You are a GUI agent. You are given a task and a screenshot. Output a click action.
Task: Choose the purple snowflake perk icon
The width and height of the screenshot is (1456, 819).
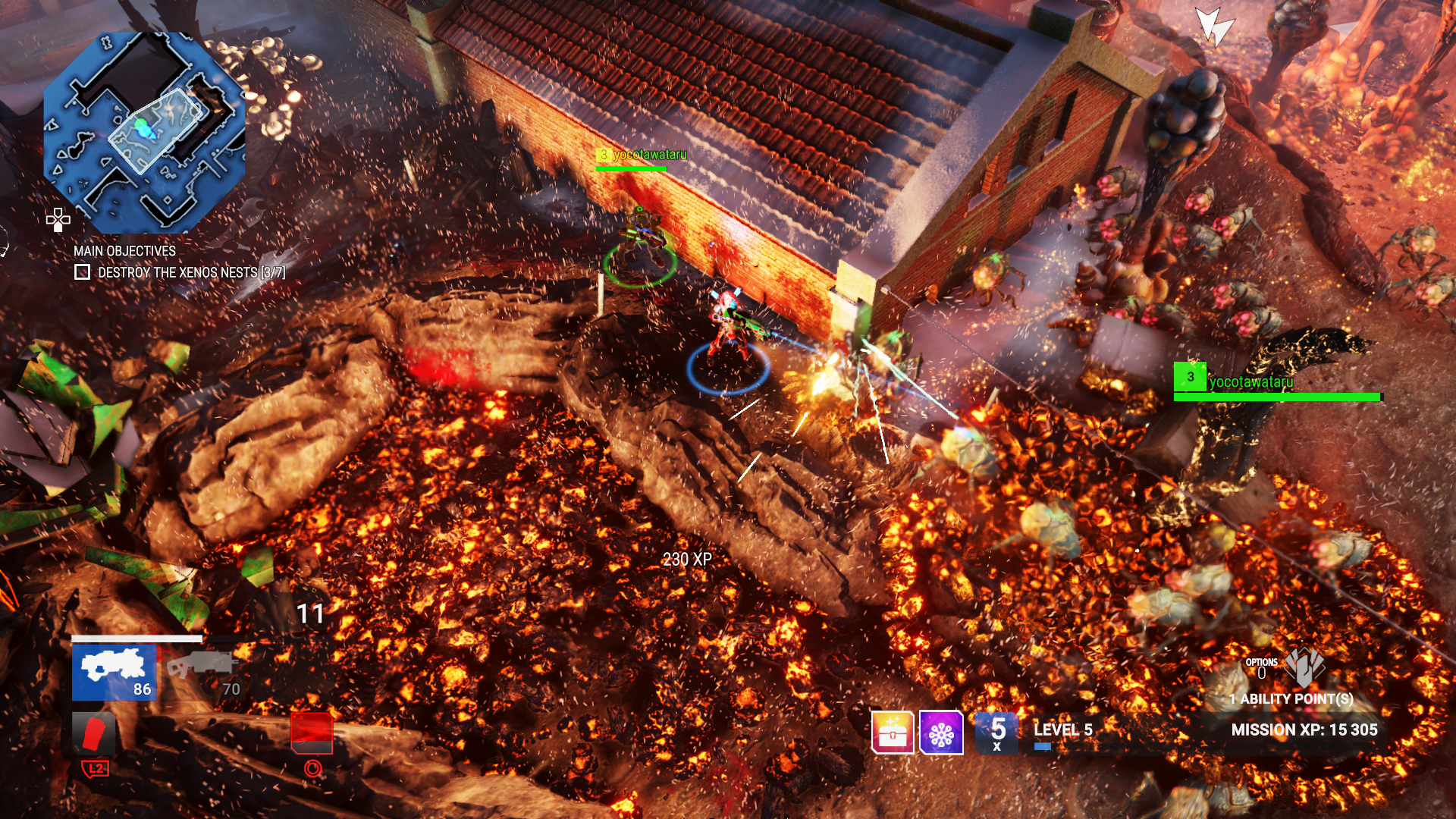tap(941, 733)
